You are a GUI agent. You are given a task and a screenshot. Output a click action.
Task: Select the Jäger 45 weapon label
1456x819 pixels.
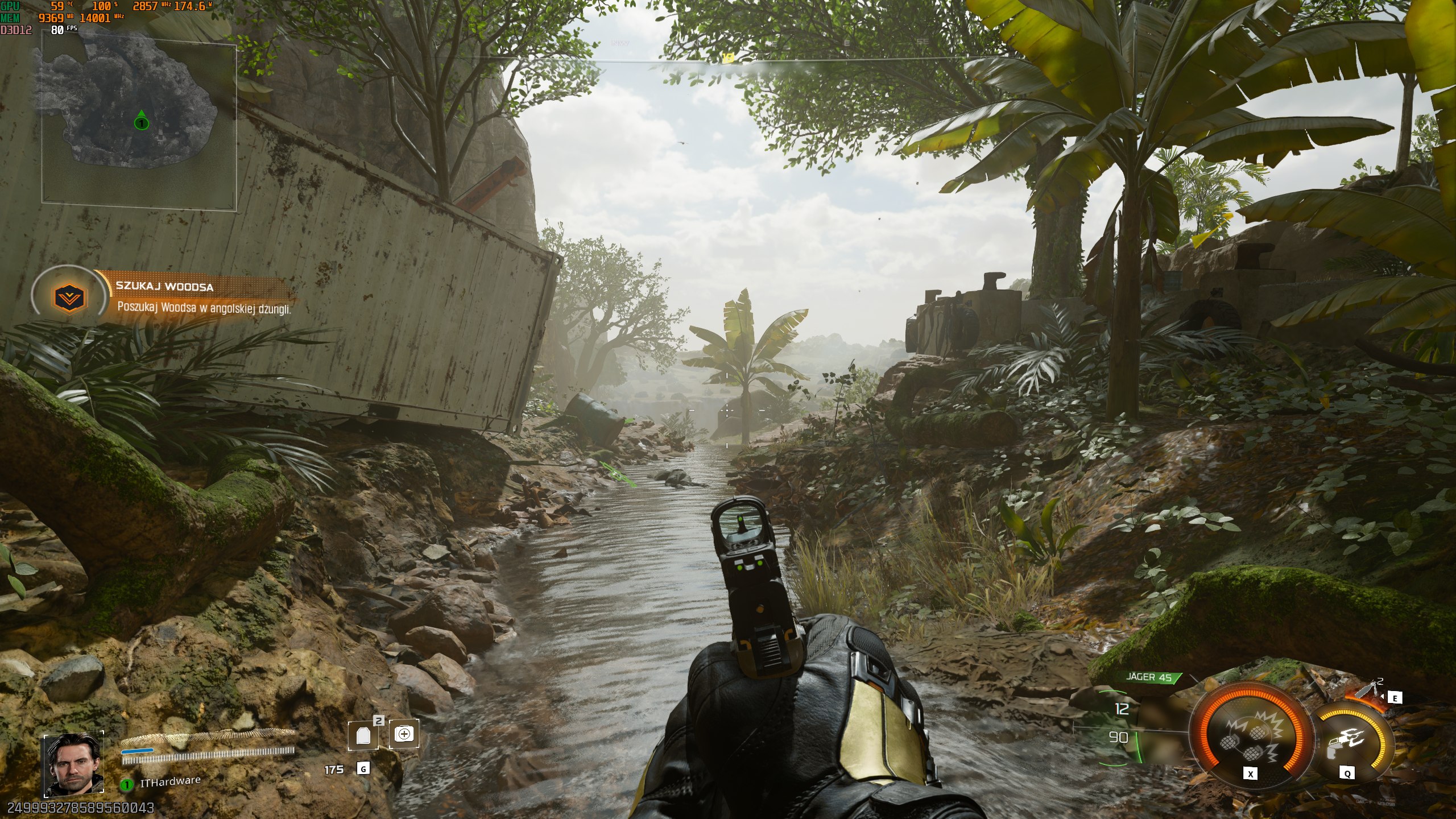point(1149,677)
